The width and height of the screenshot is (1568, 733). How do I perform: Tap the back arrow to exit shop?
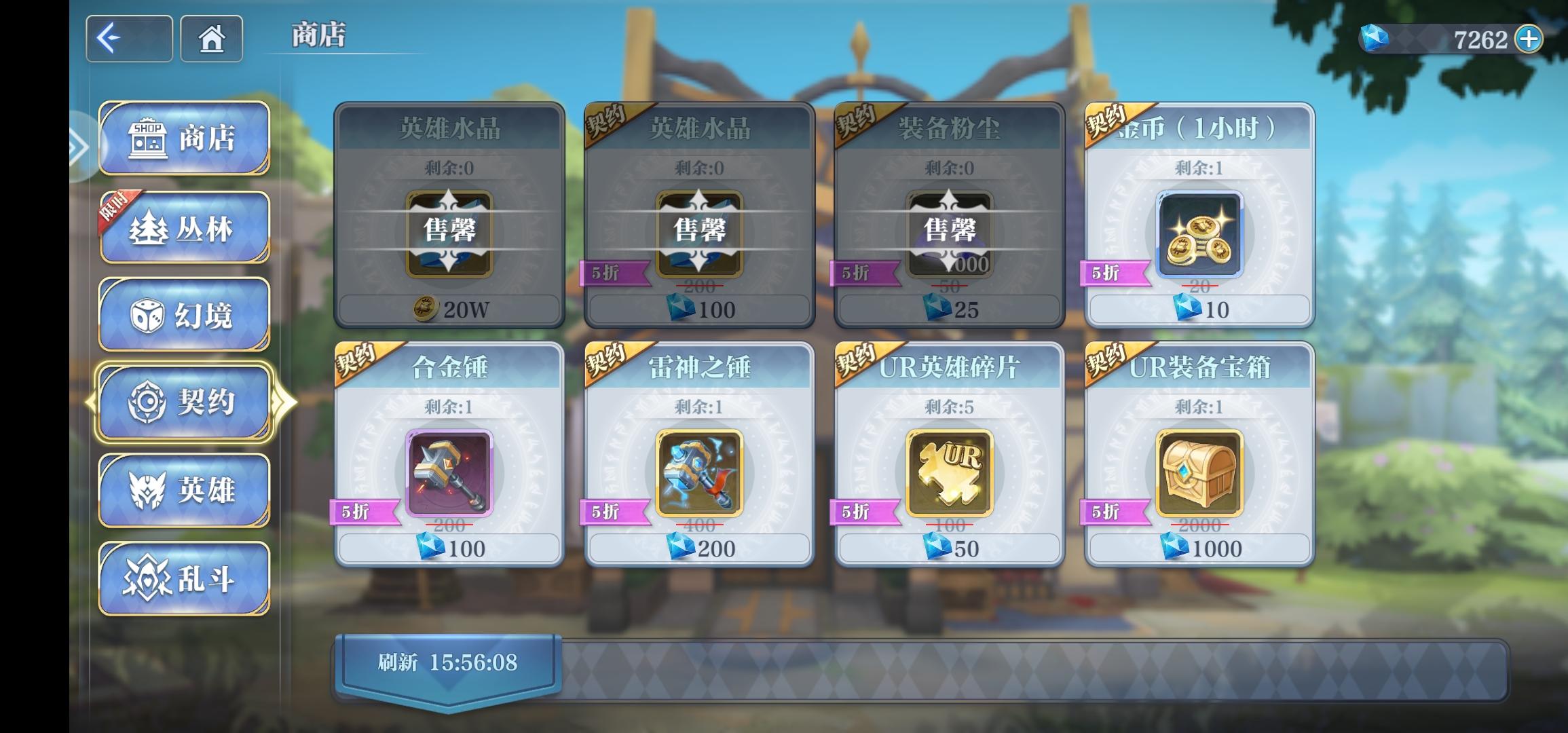pyautogui.click(x=128, y=39)
